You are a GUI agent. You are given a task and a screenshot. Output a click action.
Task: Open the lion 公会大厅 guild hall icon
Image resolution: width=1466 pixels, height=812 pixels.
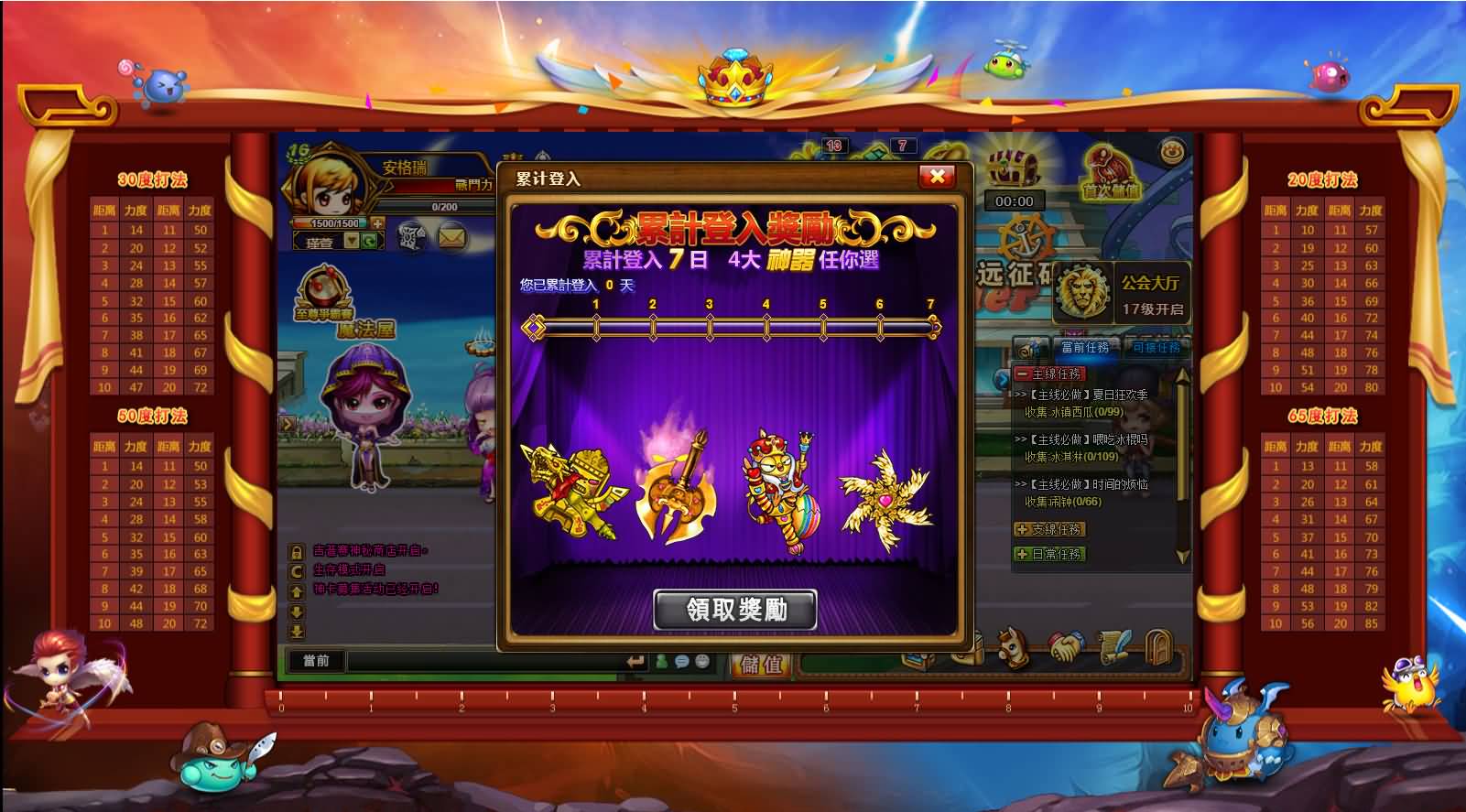[1080, 293]
